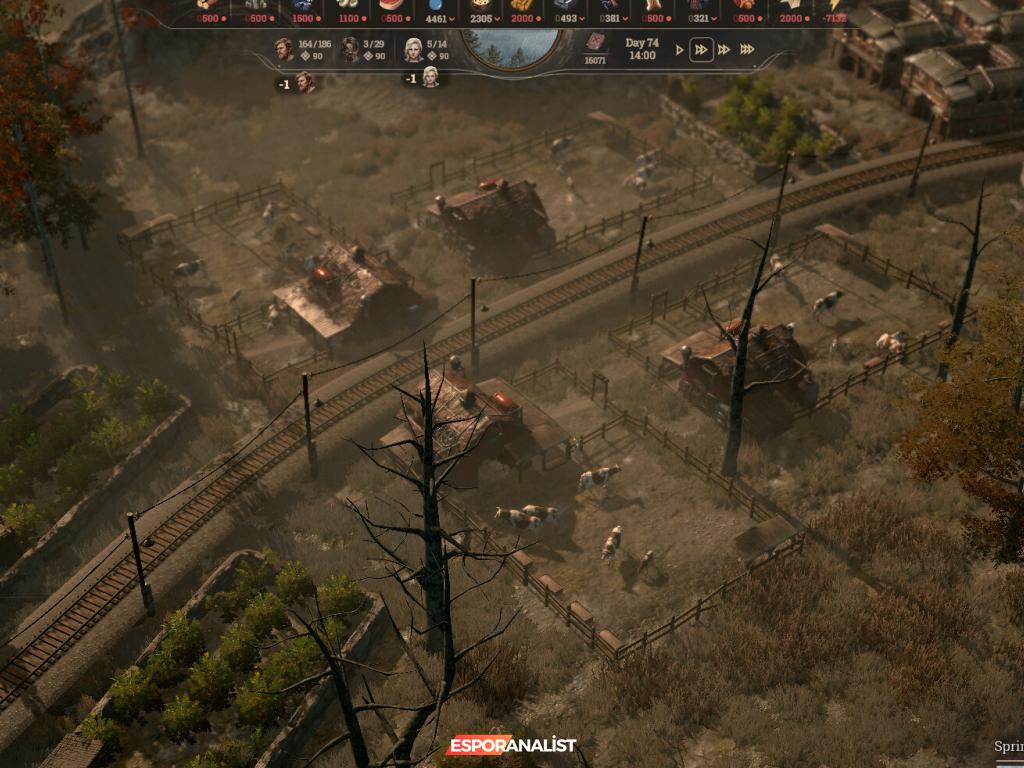
Task: Click the highlighted double-arrow speed button
Action: coord(702,49)
